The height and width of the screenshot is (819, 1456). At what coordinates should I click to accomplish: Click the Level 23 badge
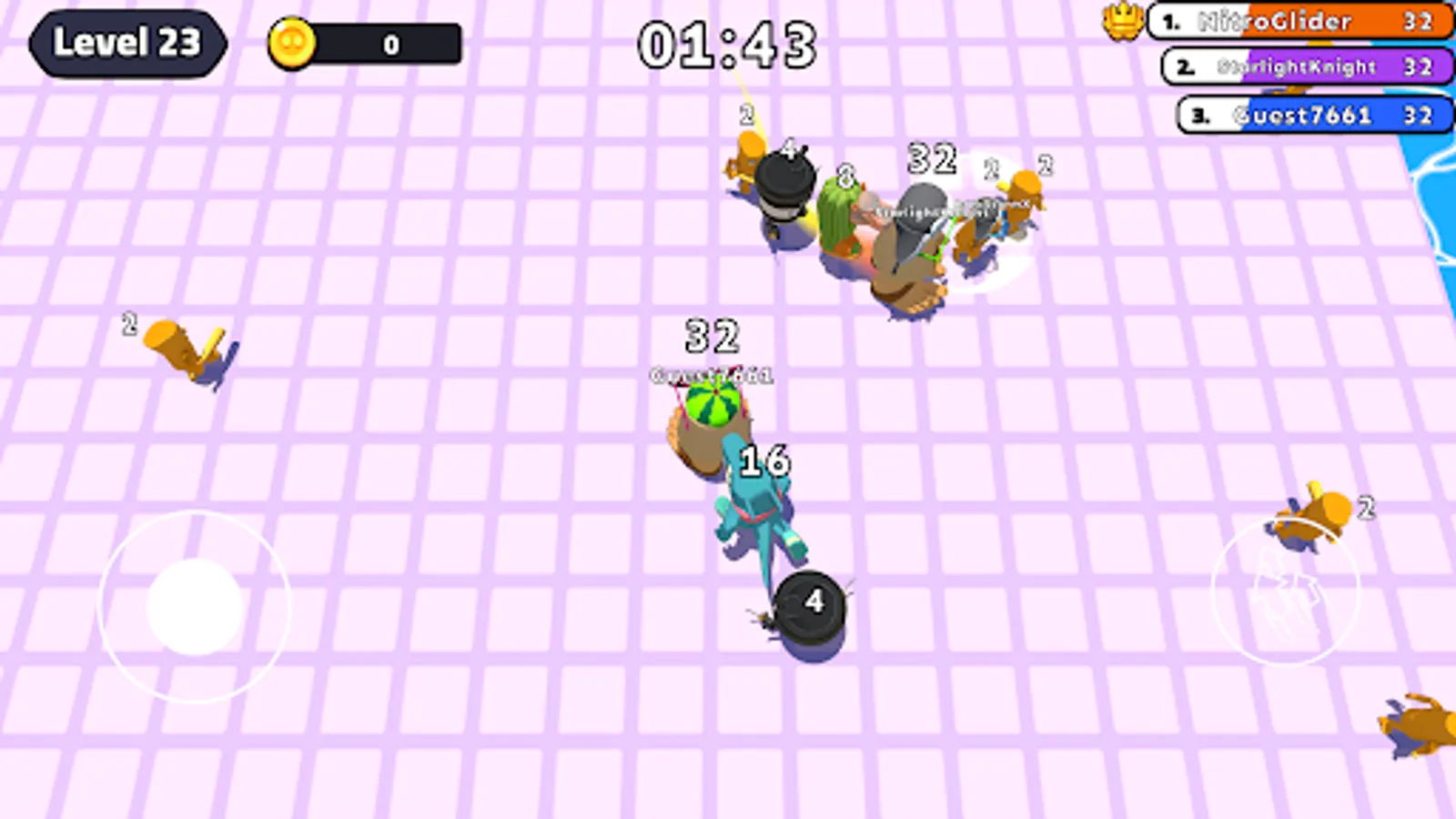pos(127,44)
